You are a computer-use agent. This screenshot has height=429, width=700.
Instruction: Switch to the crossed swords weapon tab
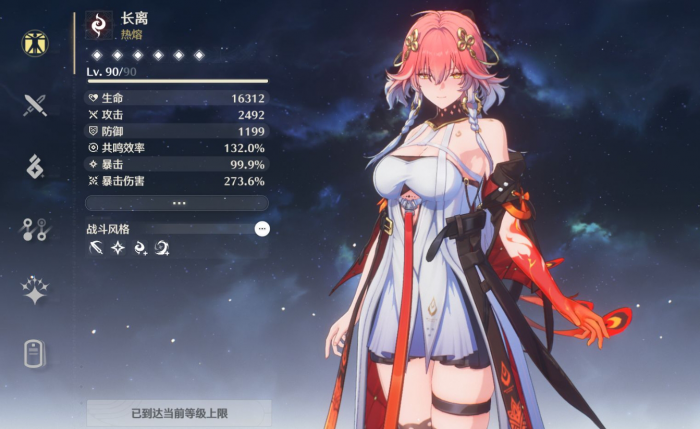pyautogui.click(x=36, y=105)
